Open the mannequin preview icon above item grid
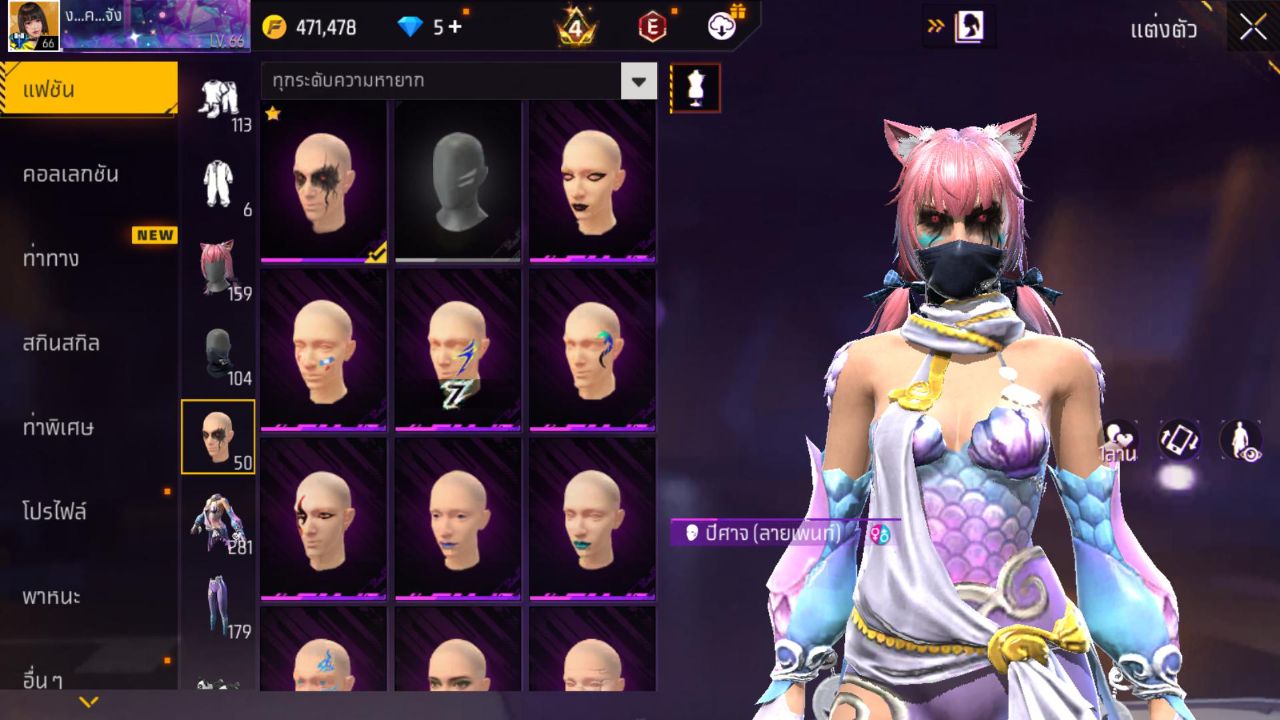 [x=694, y=86]
